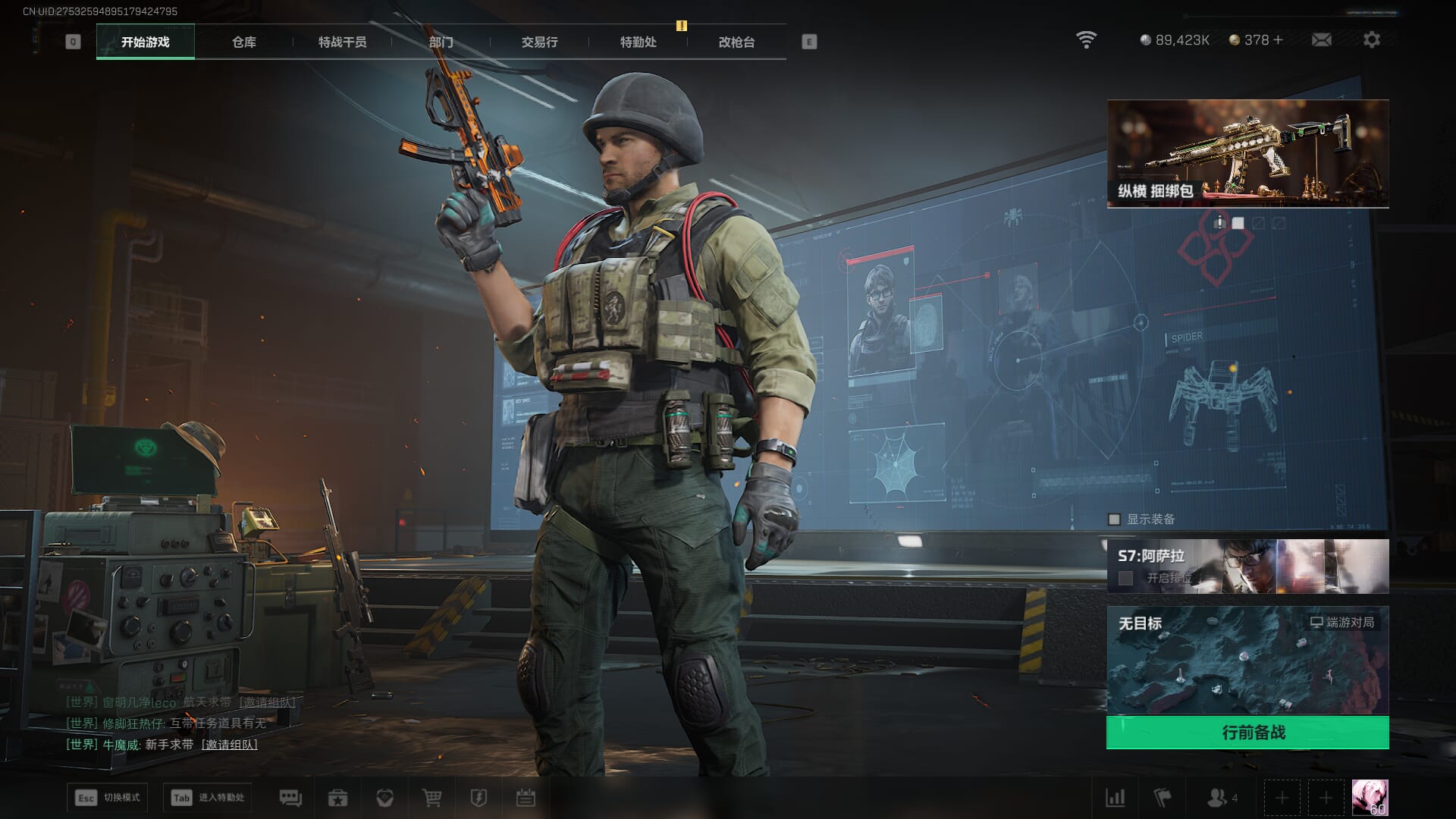Click the green 行前备战 button
The height and width of the screenshot is (819, 1456).
1247,733
